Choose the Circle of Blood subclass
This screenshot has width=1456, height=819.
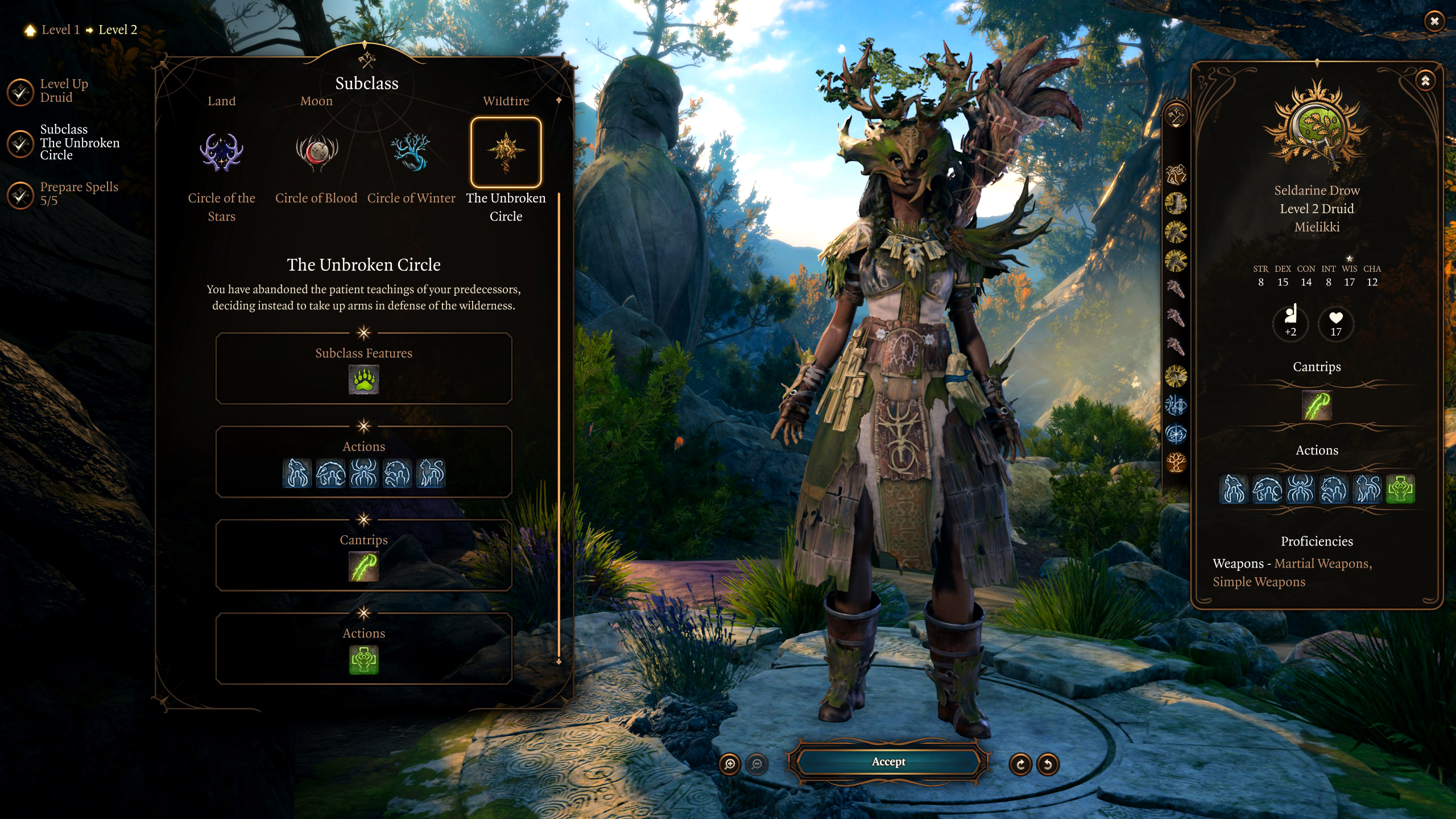click(316, 152)
